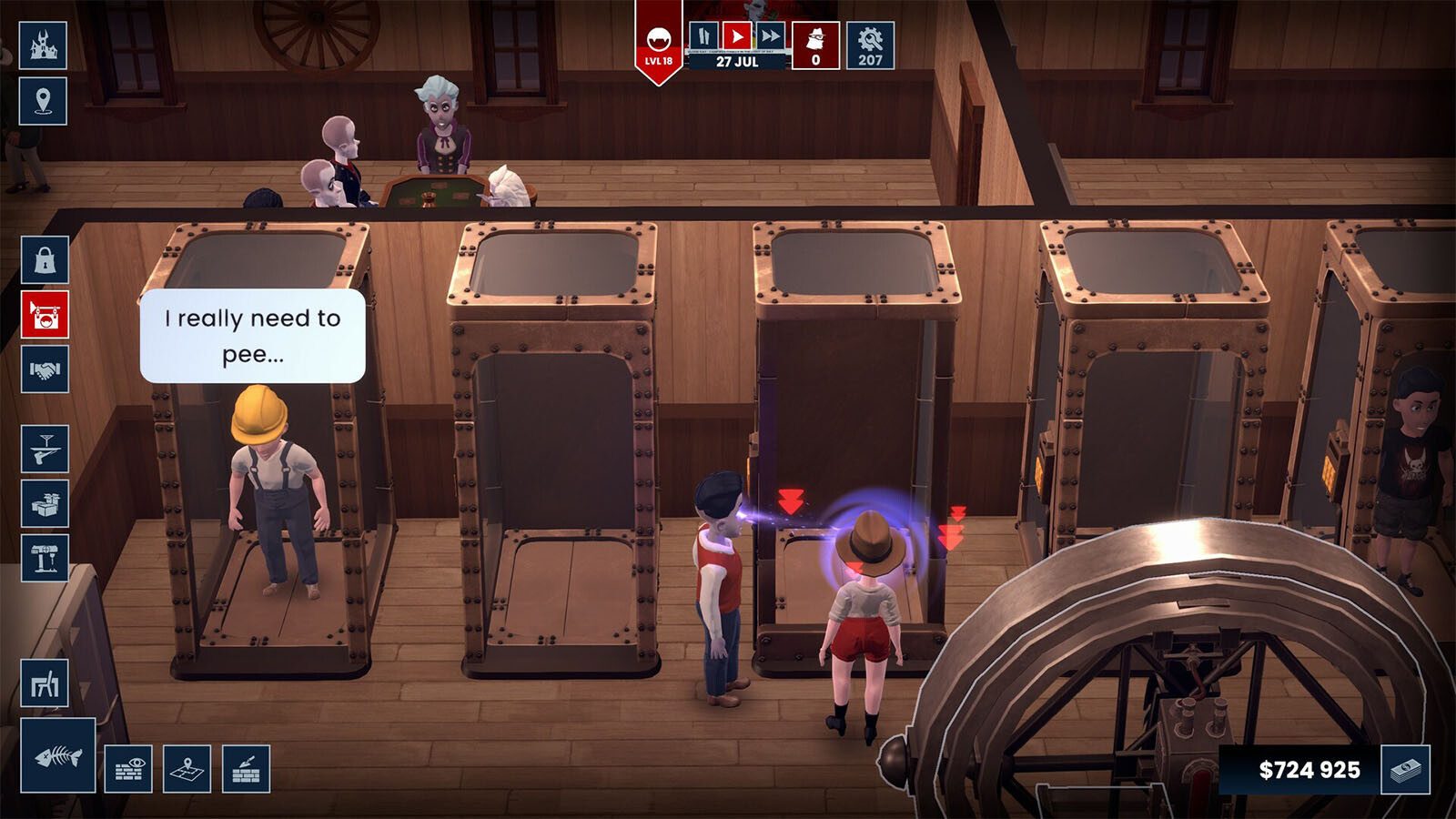Open the waiter tray service menu
This screenshot has height=819, width=1456.
(x=45, y=448)
